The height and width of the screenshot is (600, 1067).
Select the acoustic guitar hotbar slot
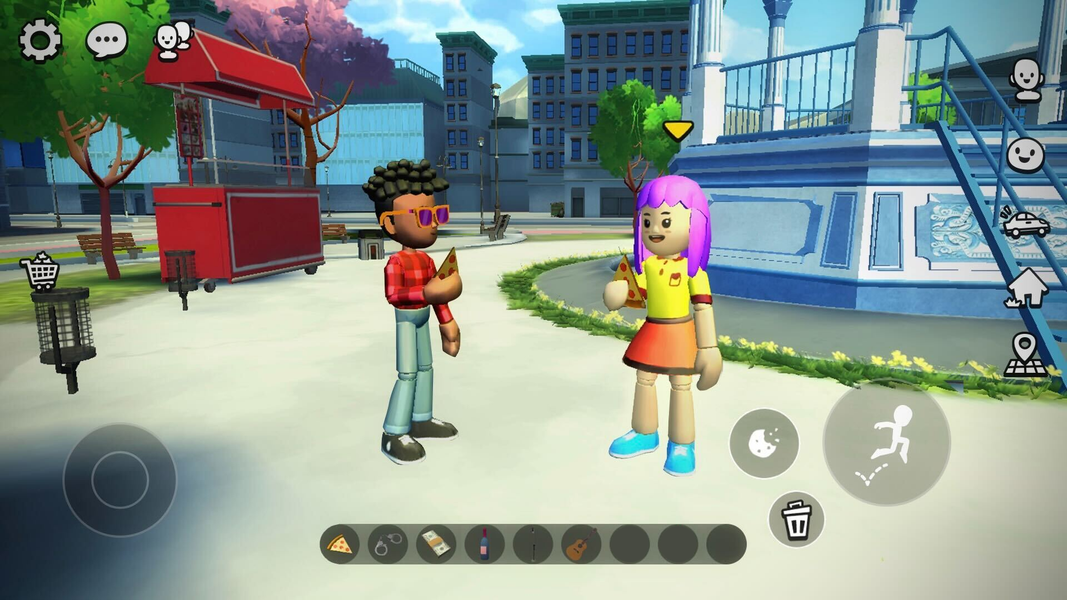[x=581, y=545]
